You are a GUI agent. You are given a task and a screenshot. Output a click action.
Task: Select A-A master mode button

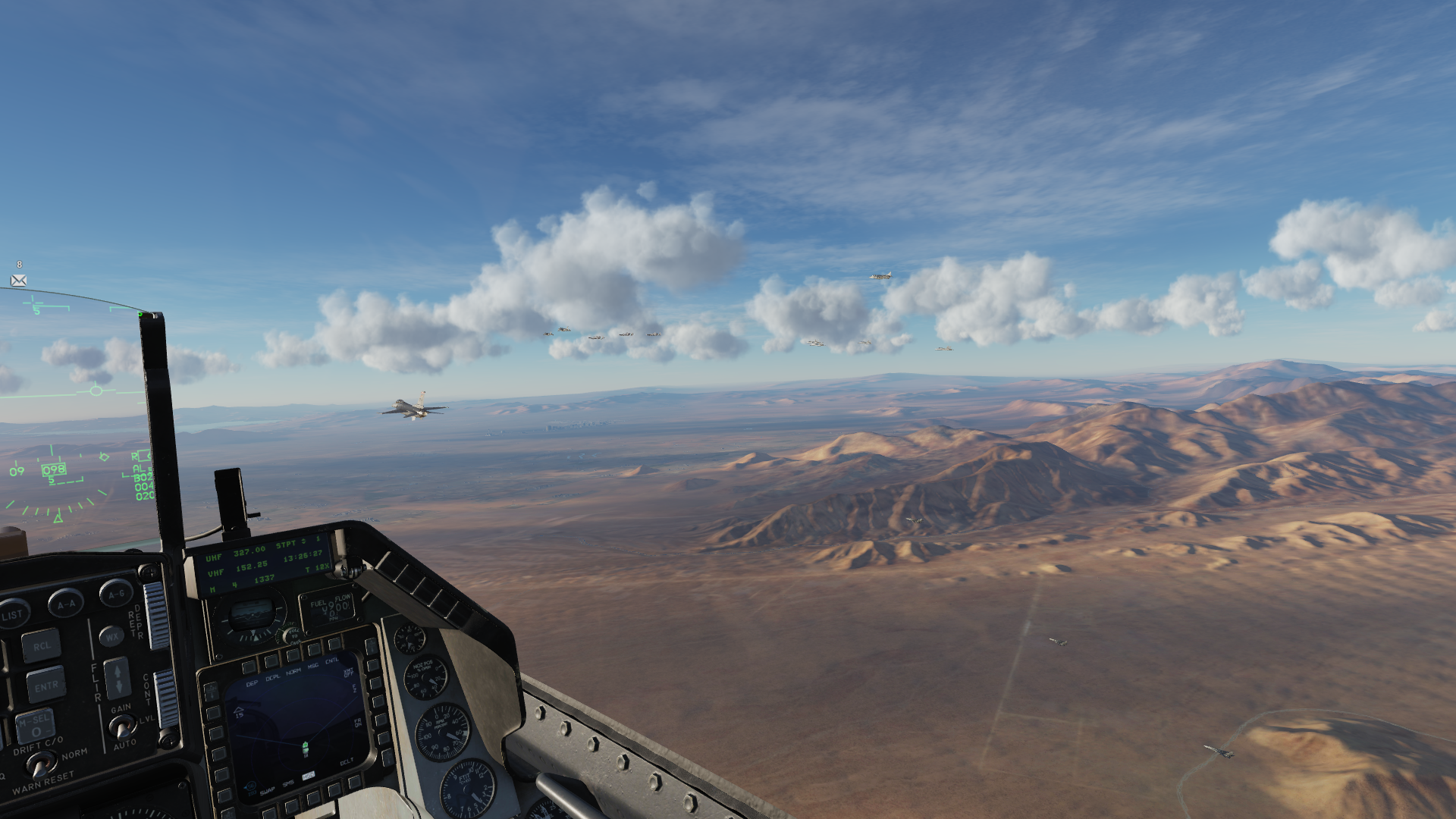tap(66, 604)
